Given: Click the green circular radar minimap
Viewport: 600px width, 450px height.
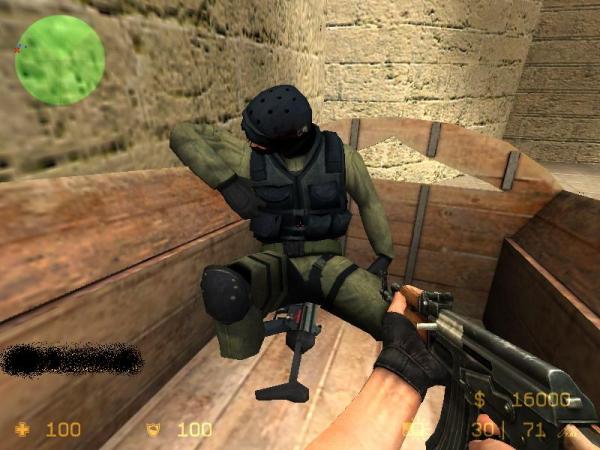Looking at the screenshot, I should click(x=59, y=58).
